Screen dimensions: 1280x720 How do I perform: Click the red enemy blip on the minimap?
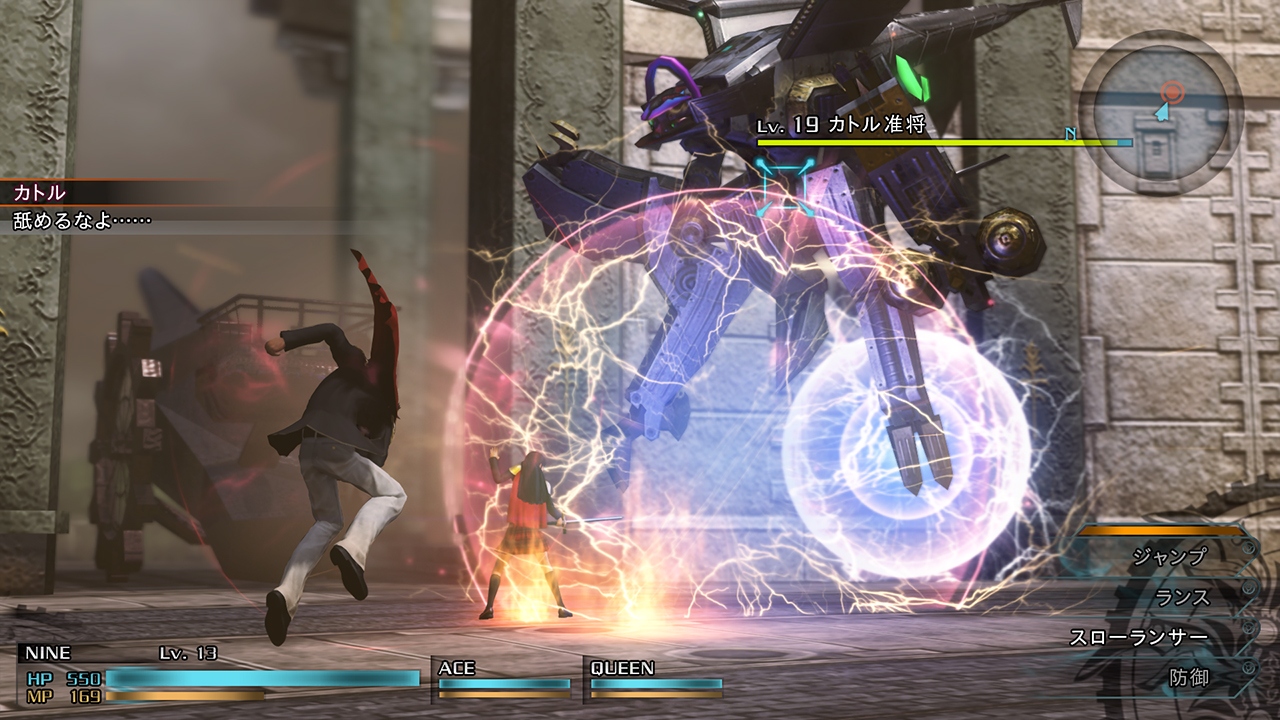pyautogui.click(x=1172, y=91)
